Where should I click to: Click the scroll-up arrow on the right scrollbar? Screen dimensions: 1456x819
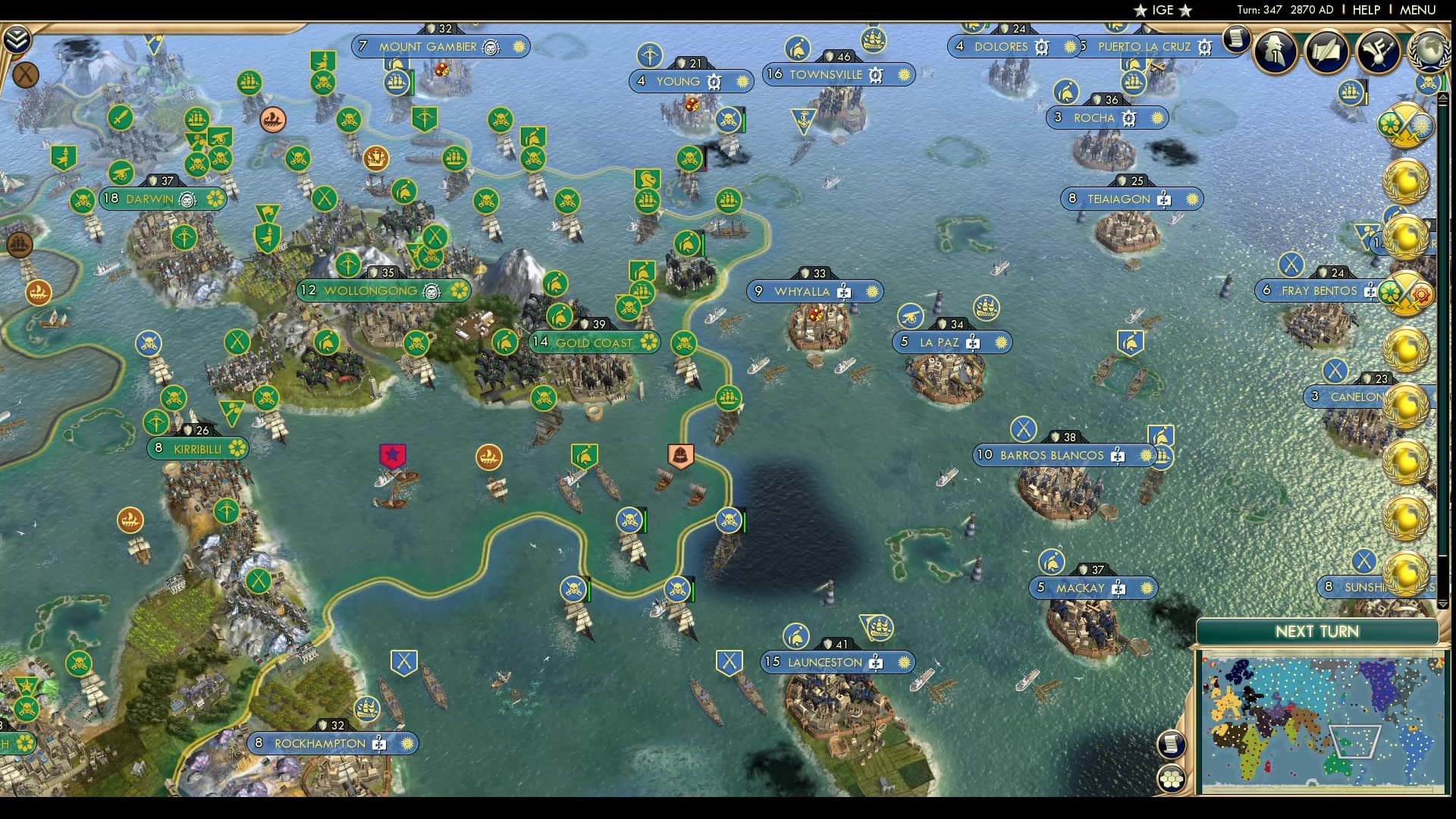tap(1442, 98)
